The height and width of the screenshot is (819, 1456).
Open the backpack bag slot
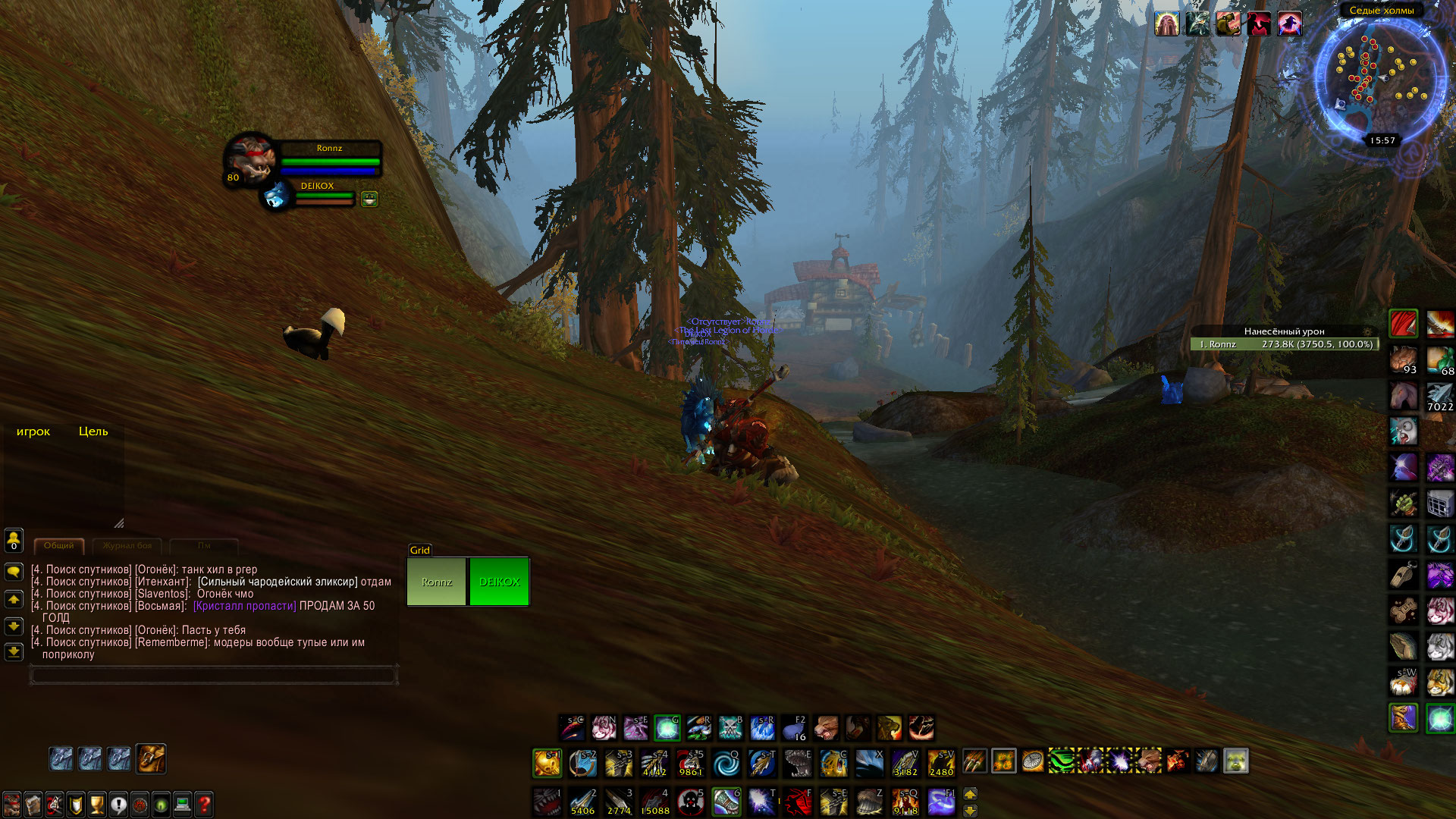[x=151, y=758]
